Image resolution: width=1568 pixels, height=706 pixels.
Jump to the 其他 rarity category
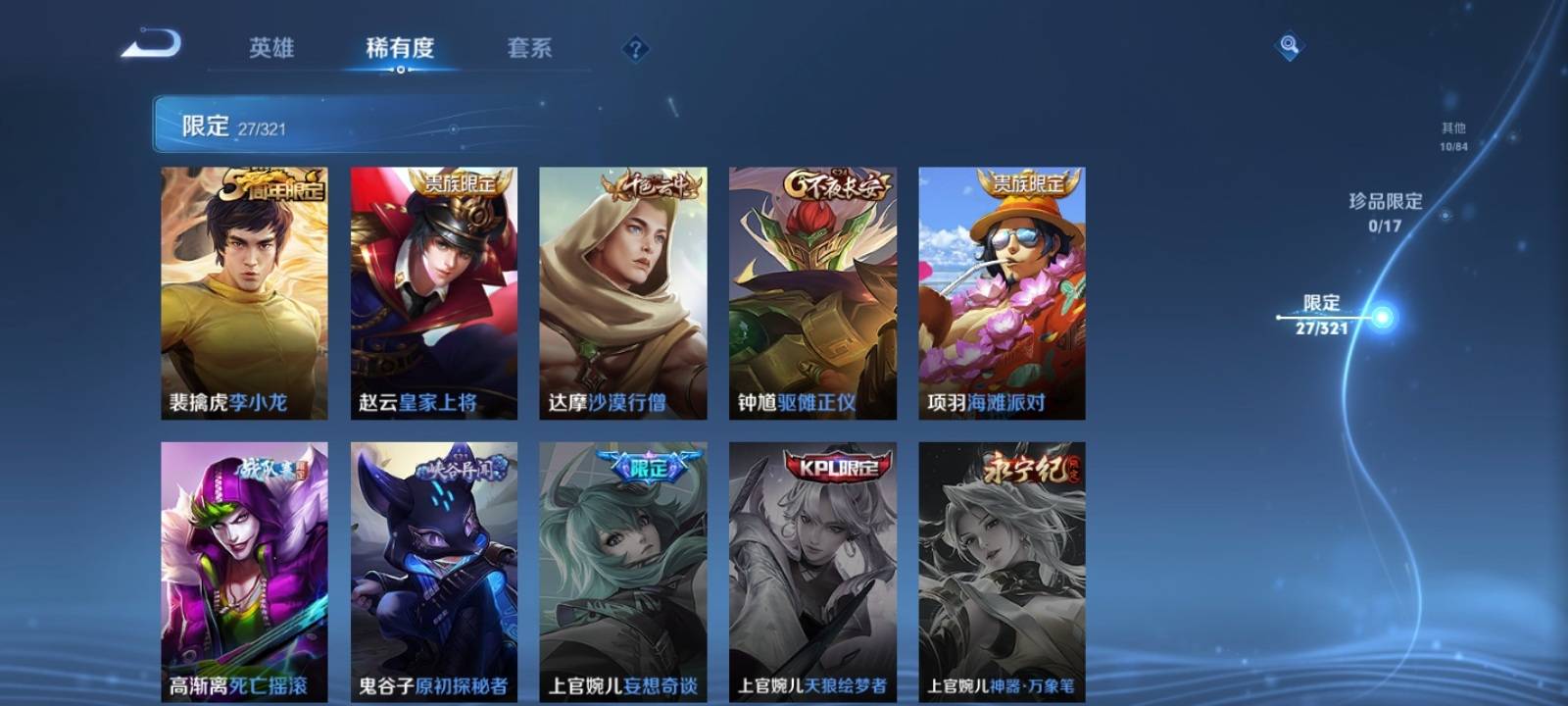[1453, 136]
